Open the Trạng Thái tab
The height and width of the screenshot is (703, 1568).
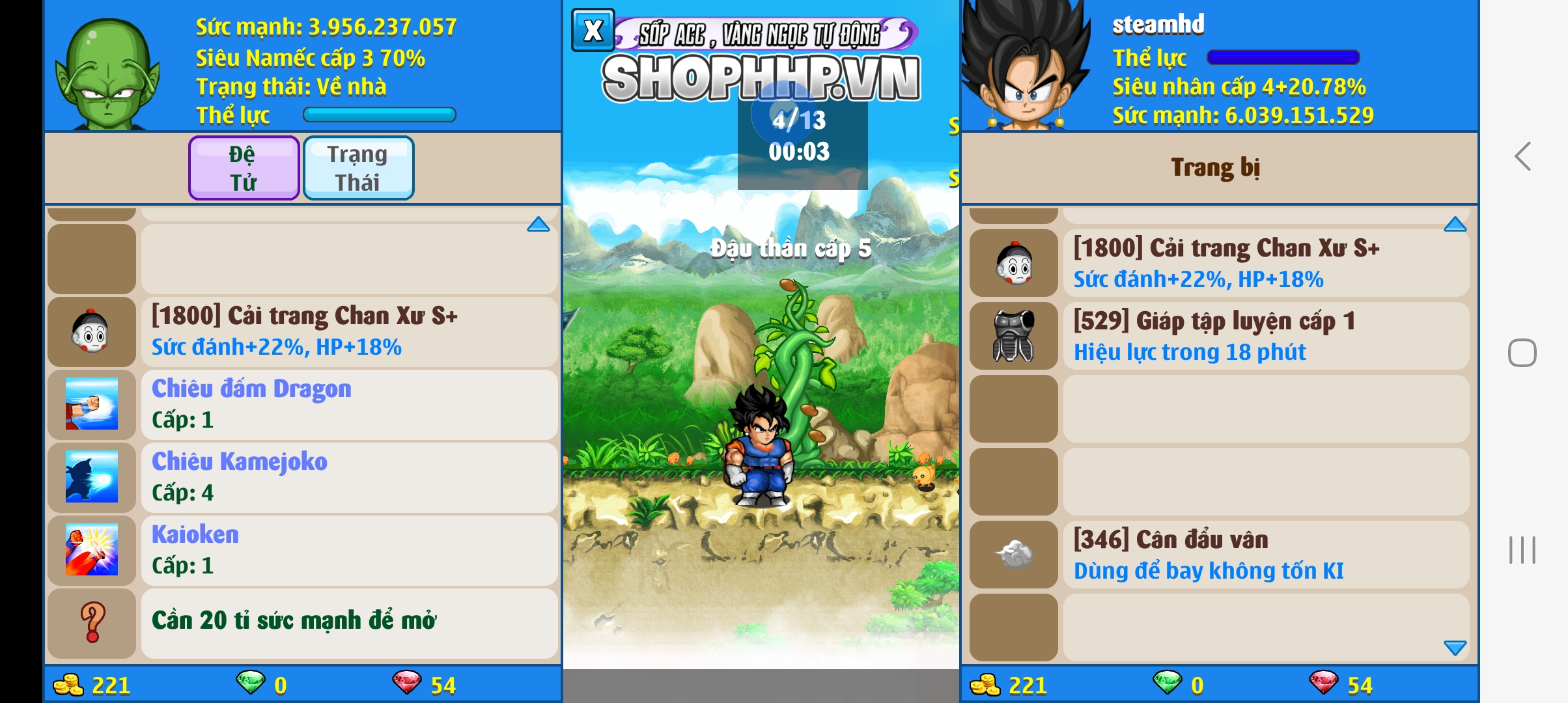click(x=358, y=167)
